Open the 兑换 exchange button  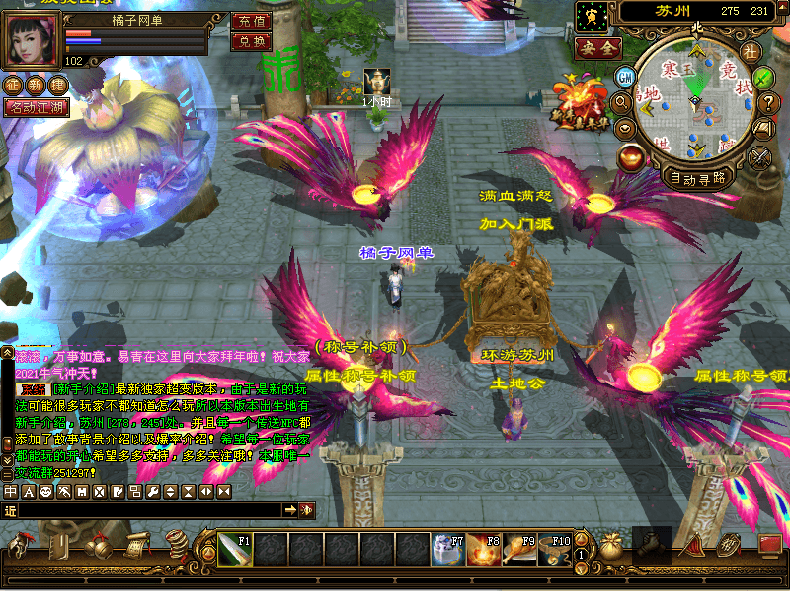coord(251,41)
